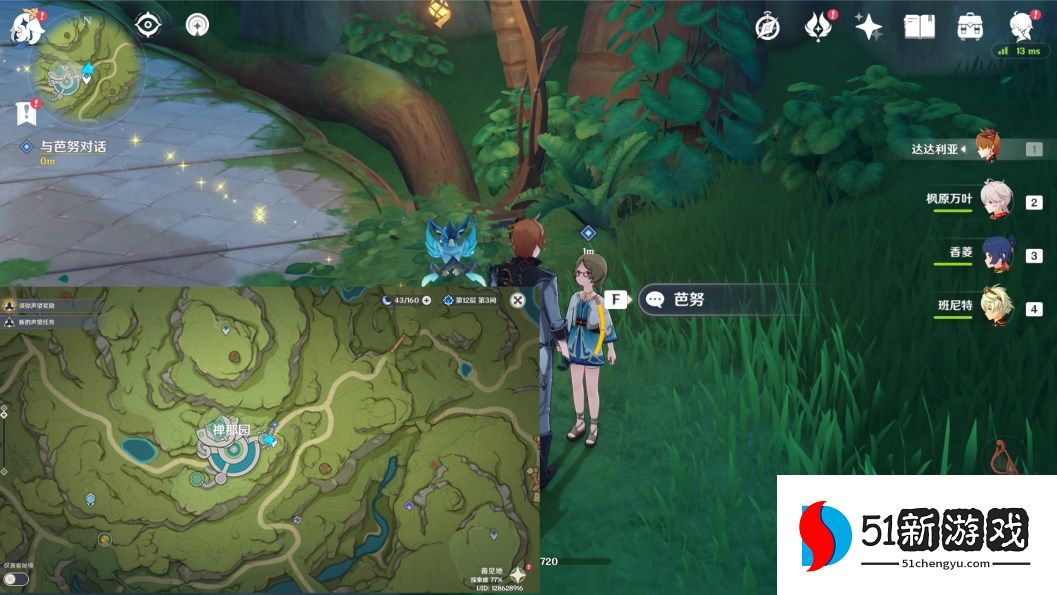Talk to 芭努 via dialogue prompt

point(690,299)
